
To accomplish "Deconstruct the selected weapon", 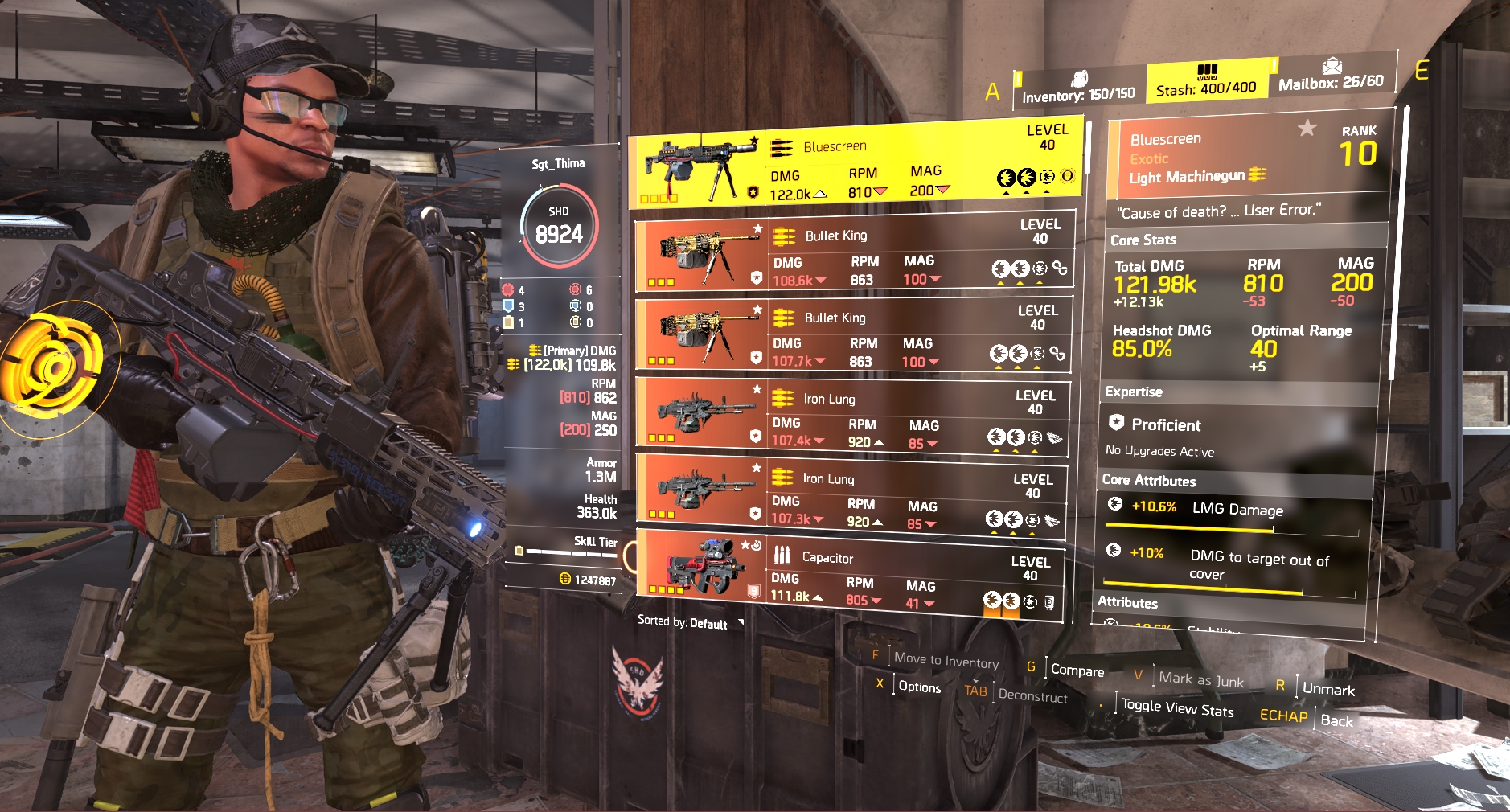I will [x=1032, y=695].
